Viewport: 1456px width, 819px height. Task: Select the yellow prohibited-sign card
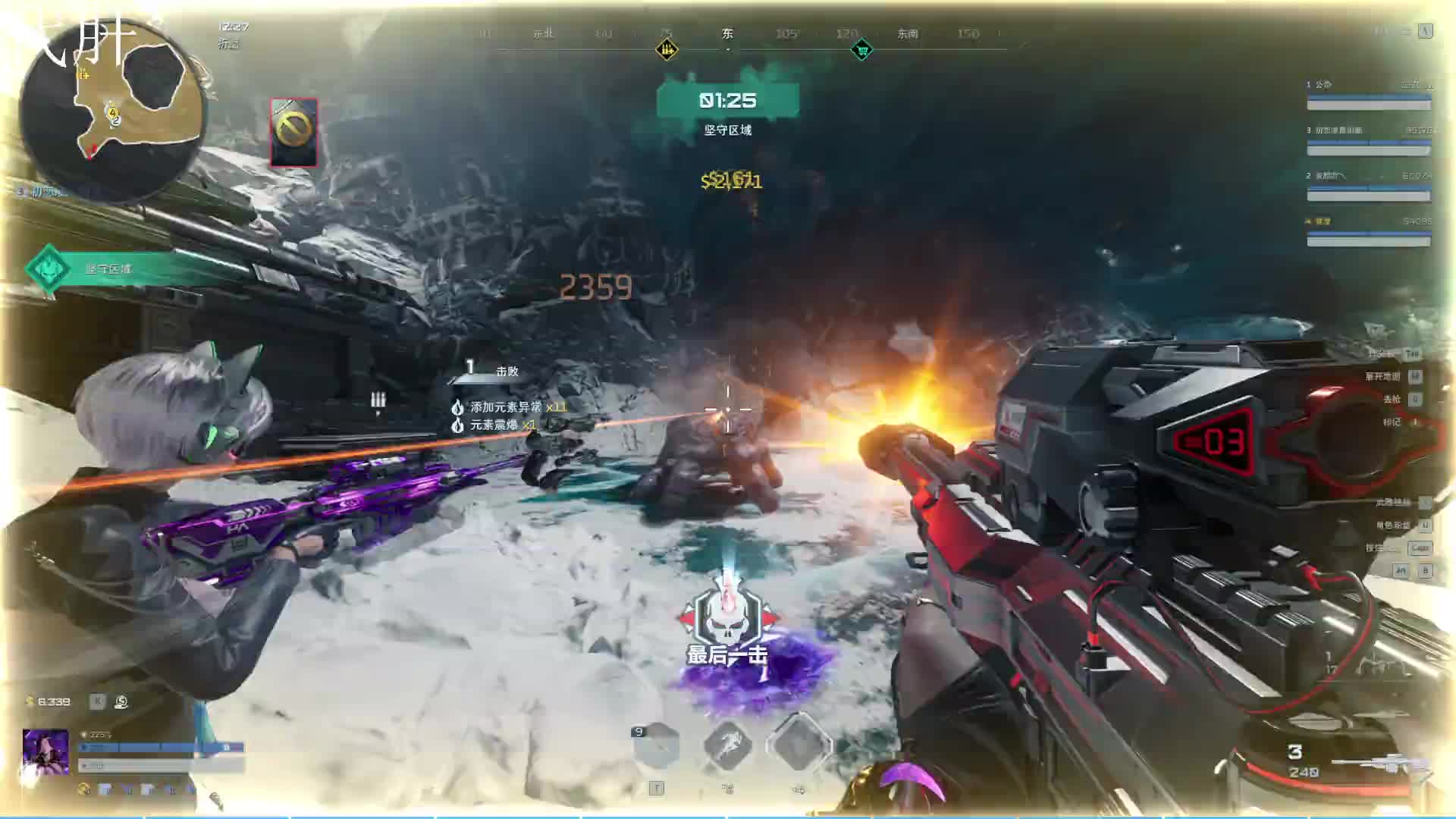(293, 132)
